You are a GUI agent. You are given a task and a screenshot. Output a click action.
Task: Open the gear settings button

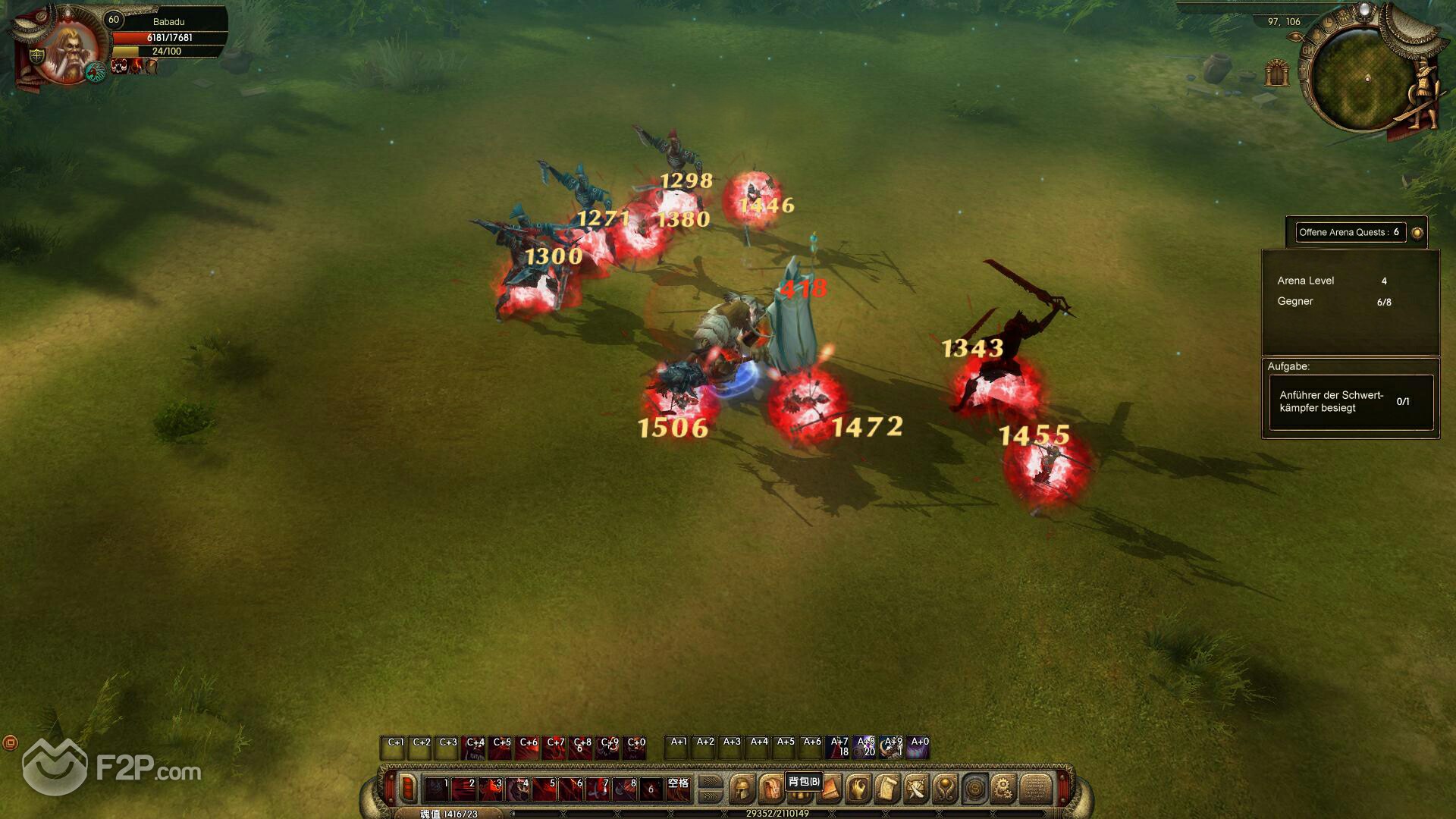[x=1003, y=789]
